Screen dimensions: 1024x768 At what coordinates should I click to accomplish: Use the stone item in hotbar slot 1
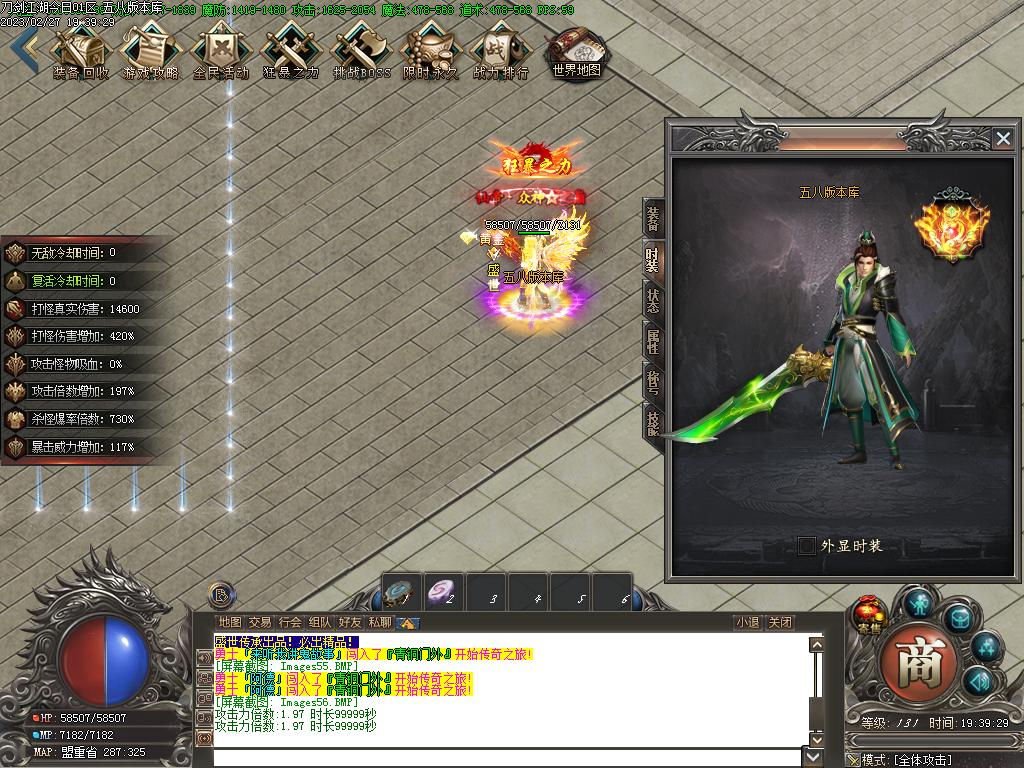402,593
